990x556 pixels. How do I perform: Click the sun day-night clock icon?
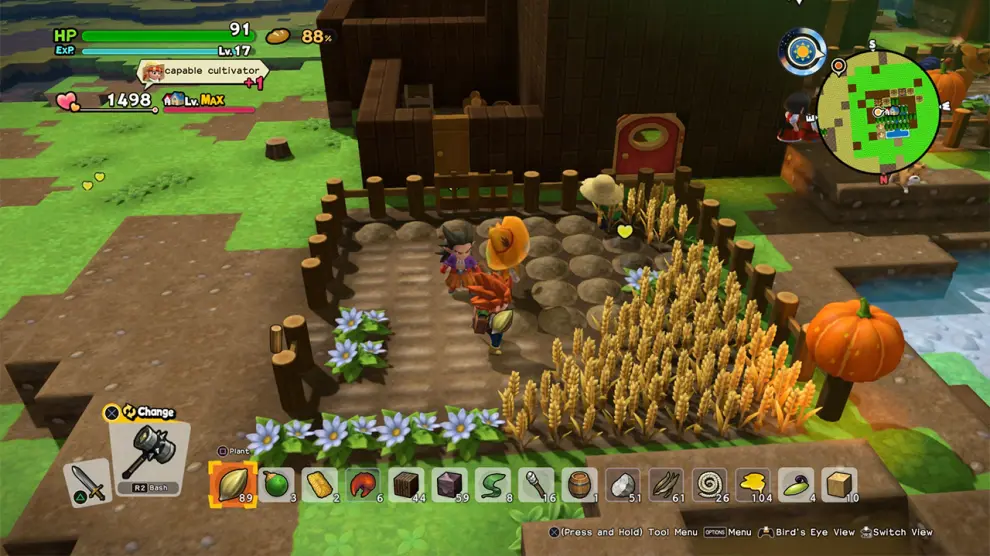coord(803,51)
